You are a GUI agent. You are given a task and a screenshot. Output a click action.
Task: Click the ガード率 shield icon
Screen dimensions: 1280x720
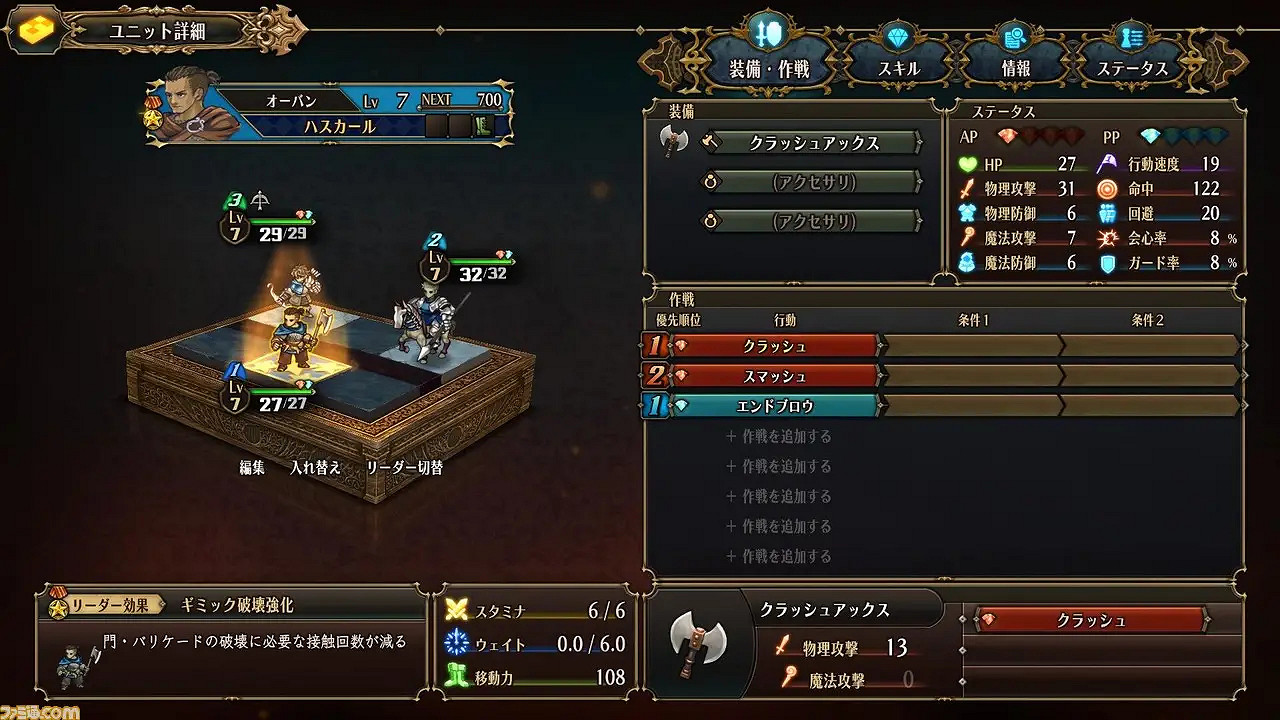point(1107,263)
